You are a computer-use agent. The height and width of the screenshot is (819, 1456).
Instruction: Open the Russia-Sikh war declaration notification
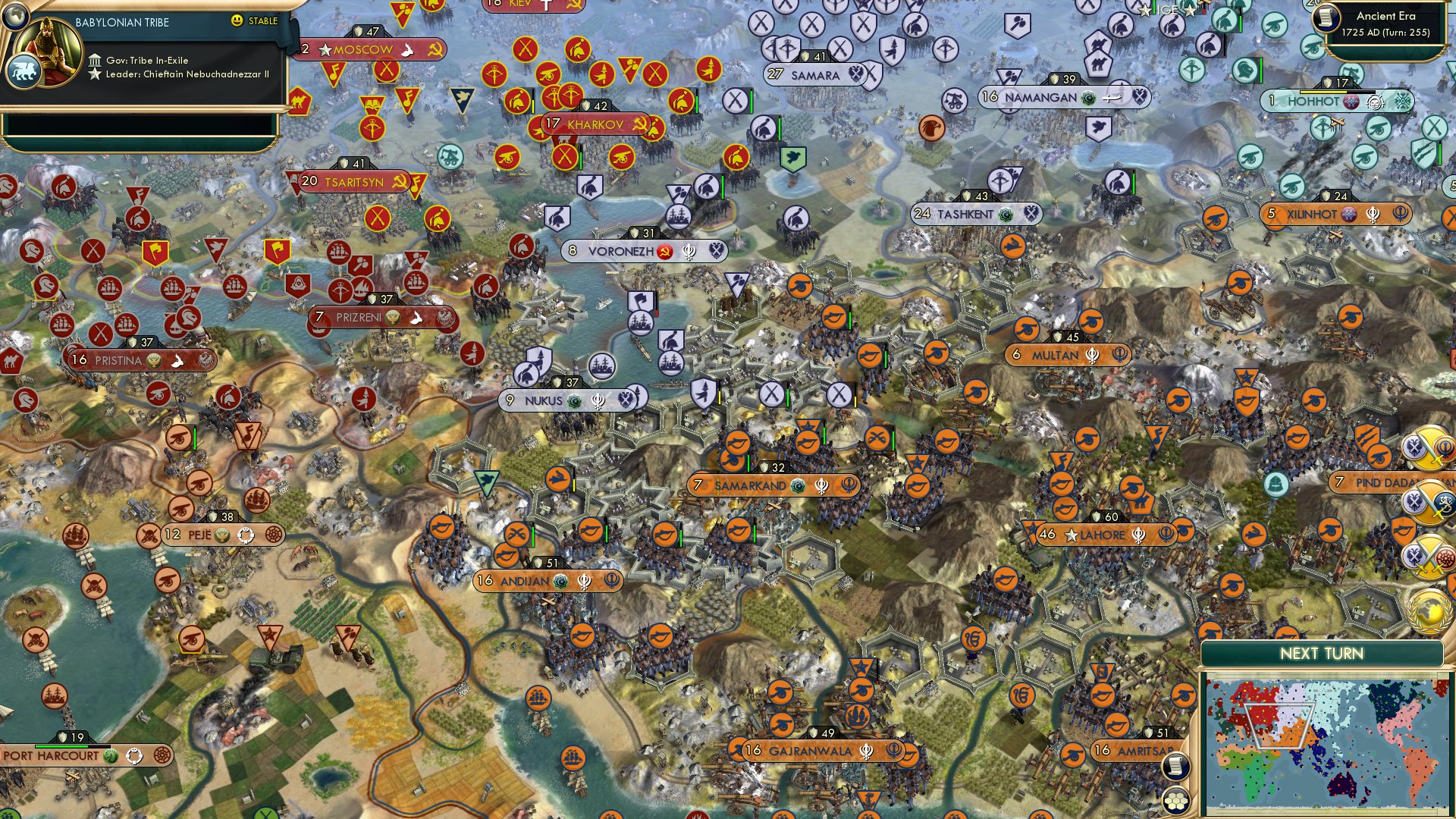[x=1429, y=446]
